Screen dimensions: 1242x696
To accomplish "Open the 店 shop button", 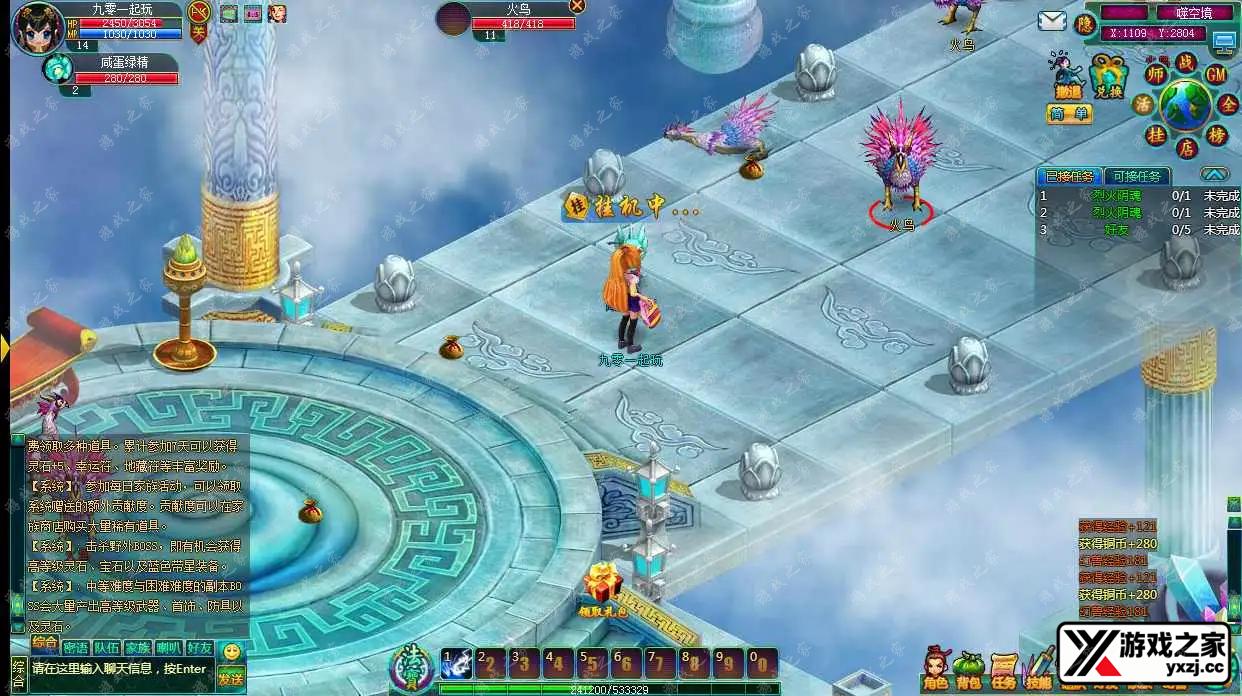I will (1186, 149).
